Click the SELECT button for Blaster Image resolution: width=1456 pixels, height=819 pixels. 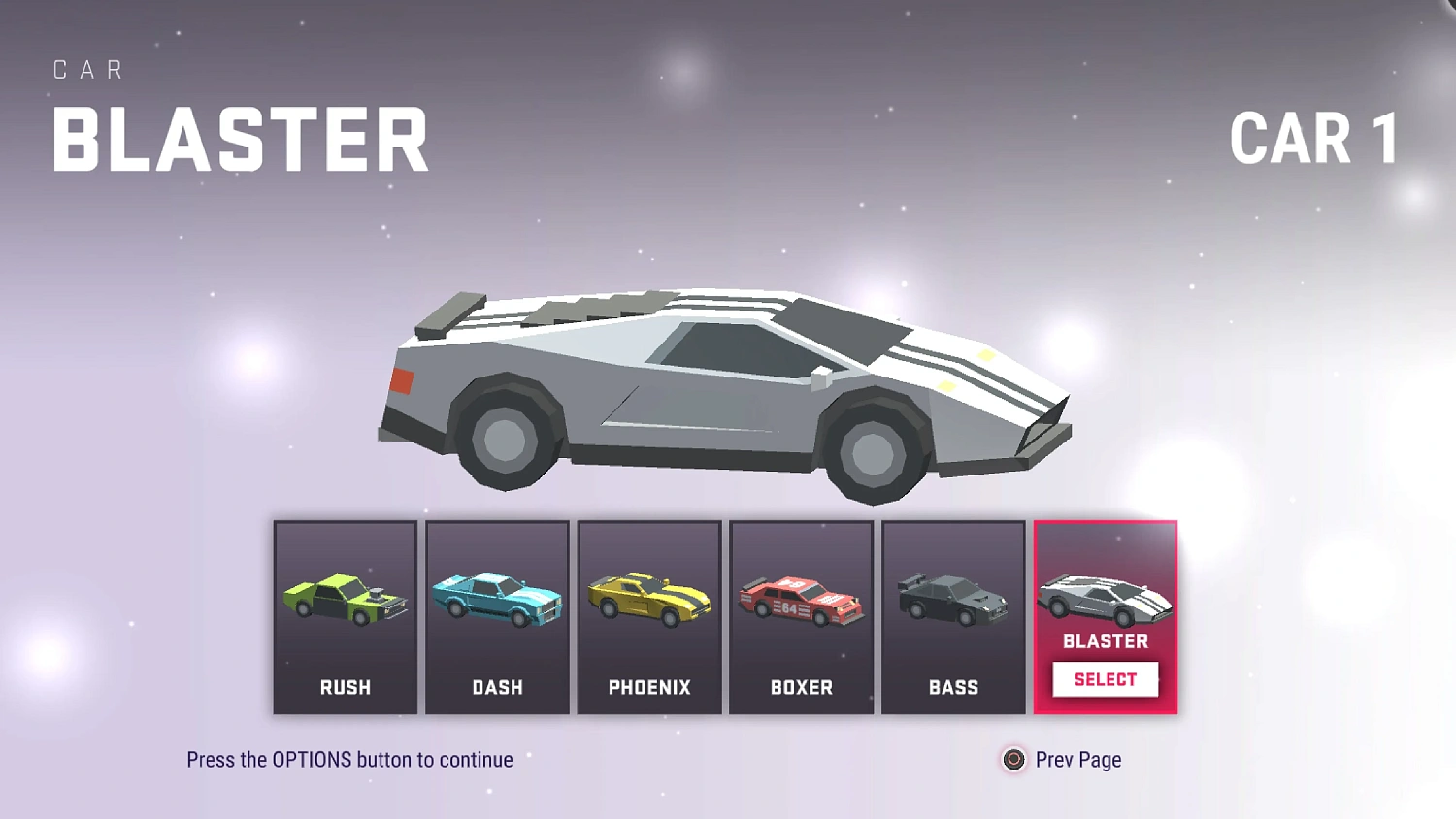click(1105, 679)
